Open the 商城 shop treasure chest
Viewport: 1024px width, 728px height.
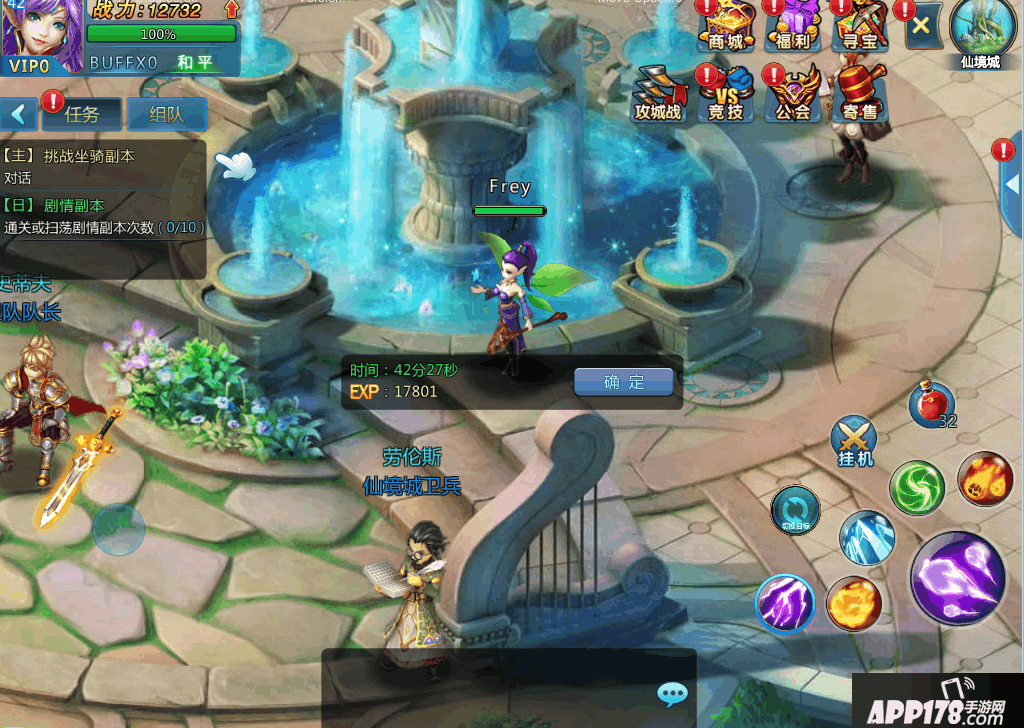coord(727,26)
